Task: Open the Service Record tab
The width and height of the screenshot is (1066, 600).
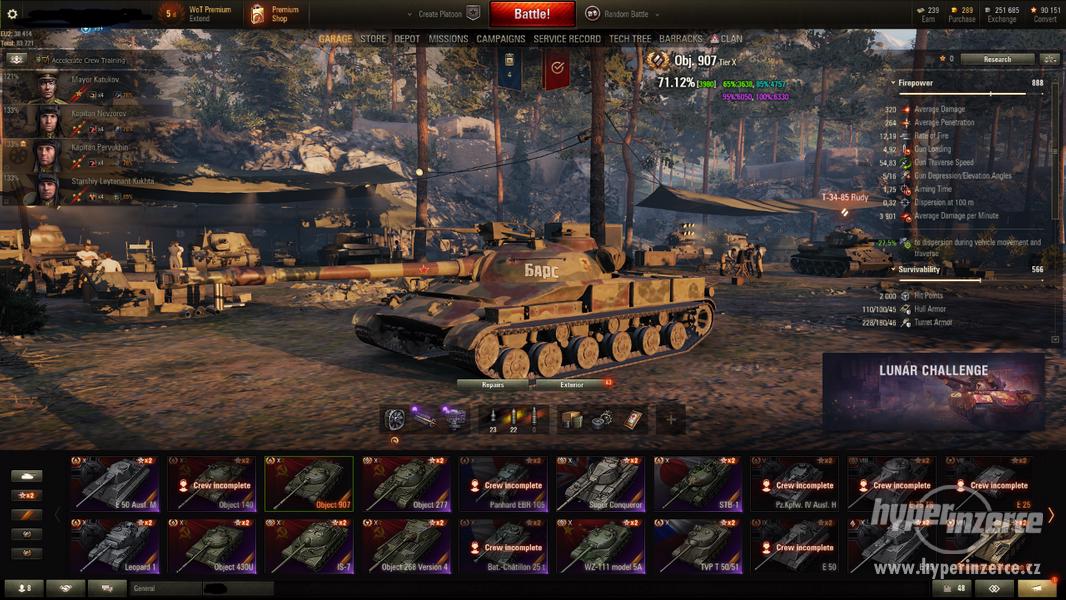Action: pos(567,39)
